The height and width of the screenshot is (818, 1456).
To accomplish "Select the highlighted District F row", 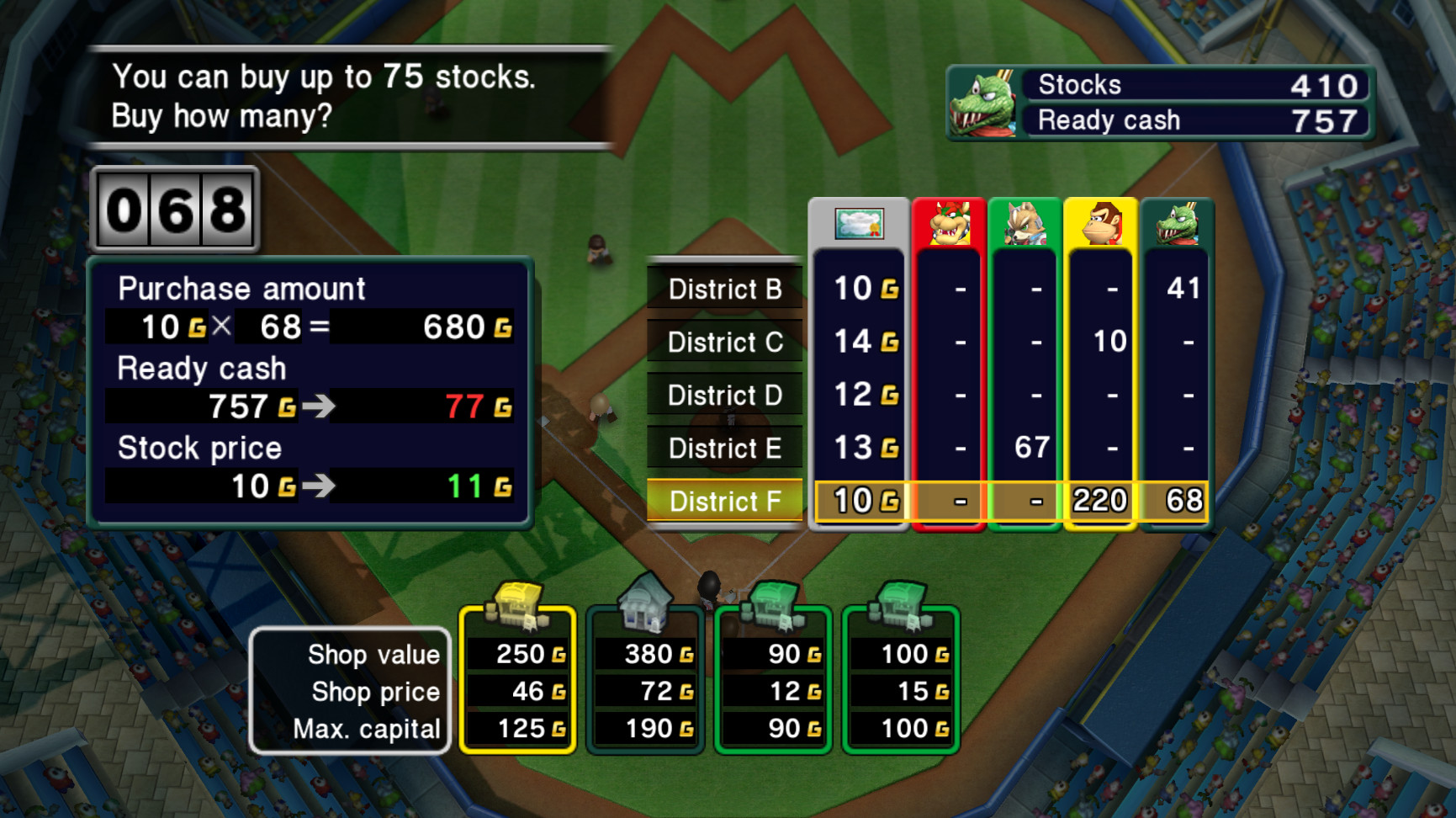I will tap(724, 502).
